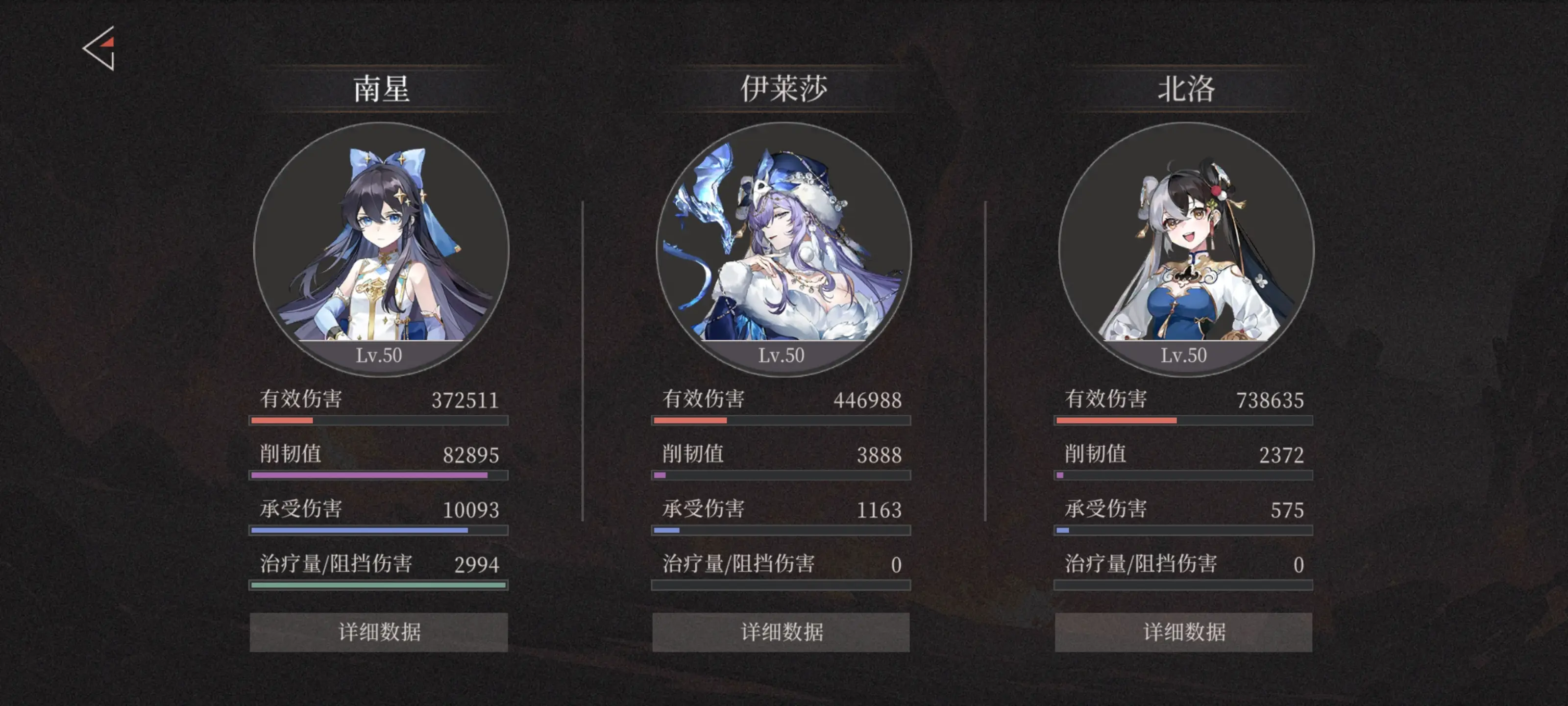Click 南星's purple 削韧值 progress bar
This screenshot has width=1568, height=706.
point(379,474)
